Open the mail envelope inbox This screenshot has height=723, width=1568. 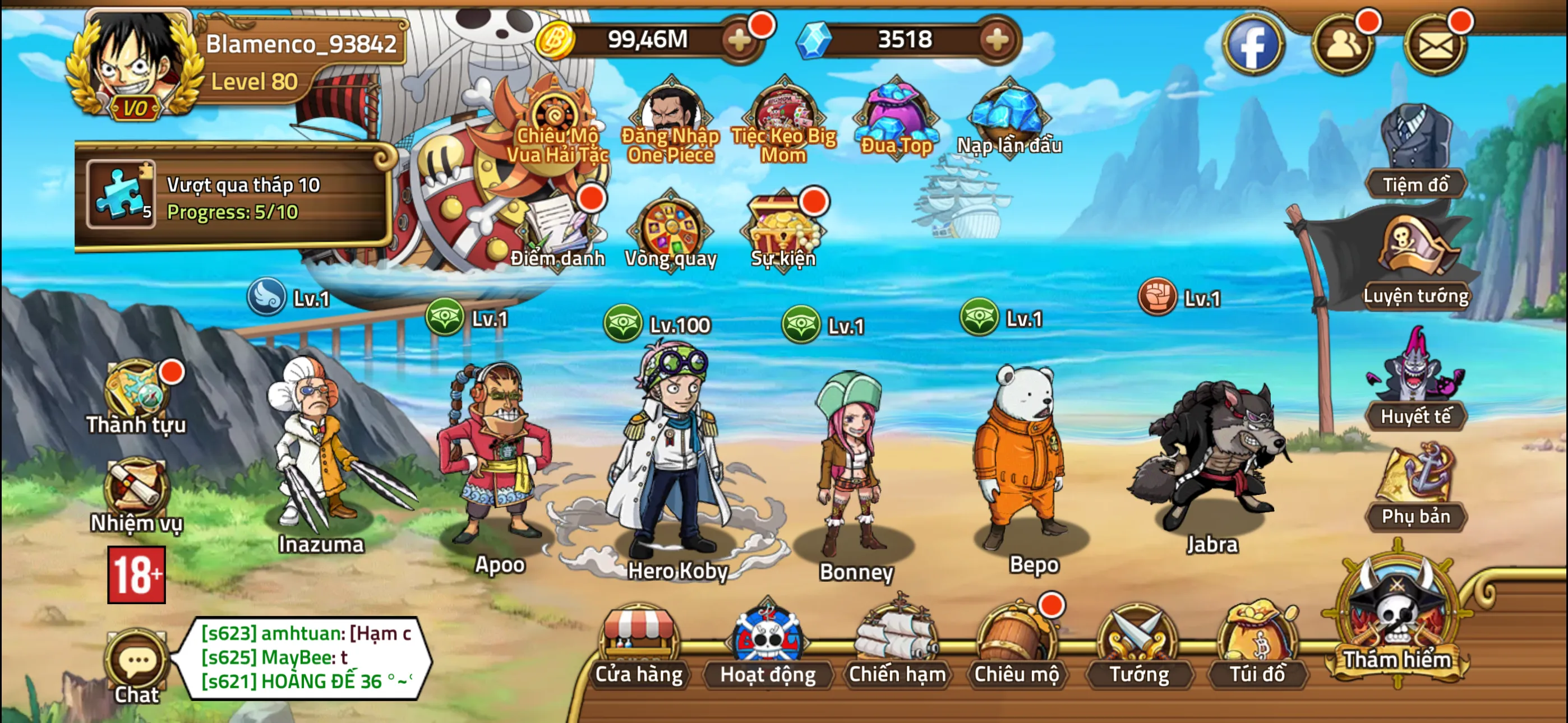click(x=1435, y=44)
